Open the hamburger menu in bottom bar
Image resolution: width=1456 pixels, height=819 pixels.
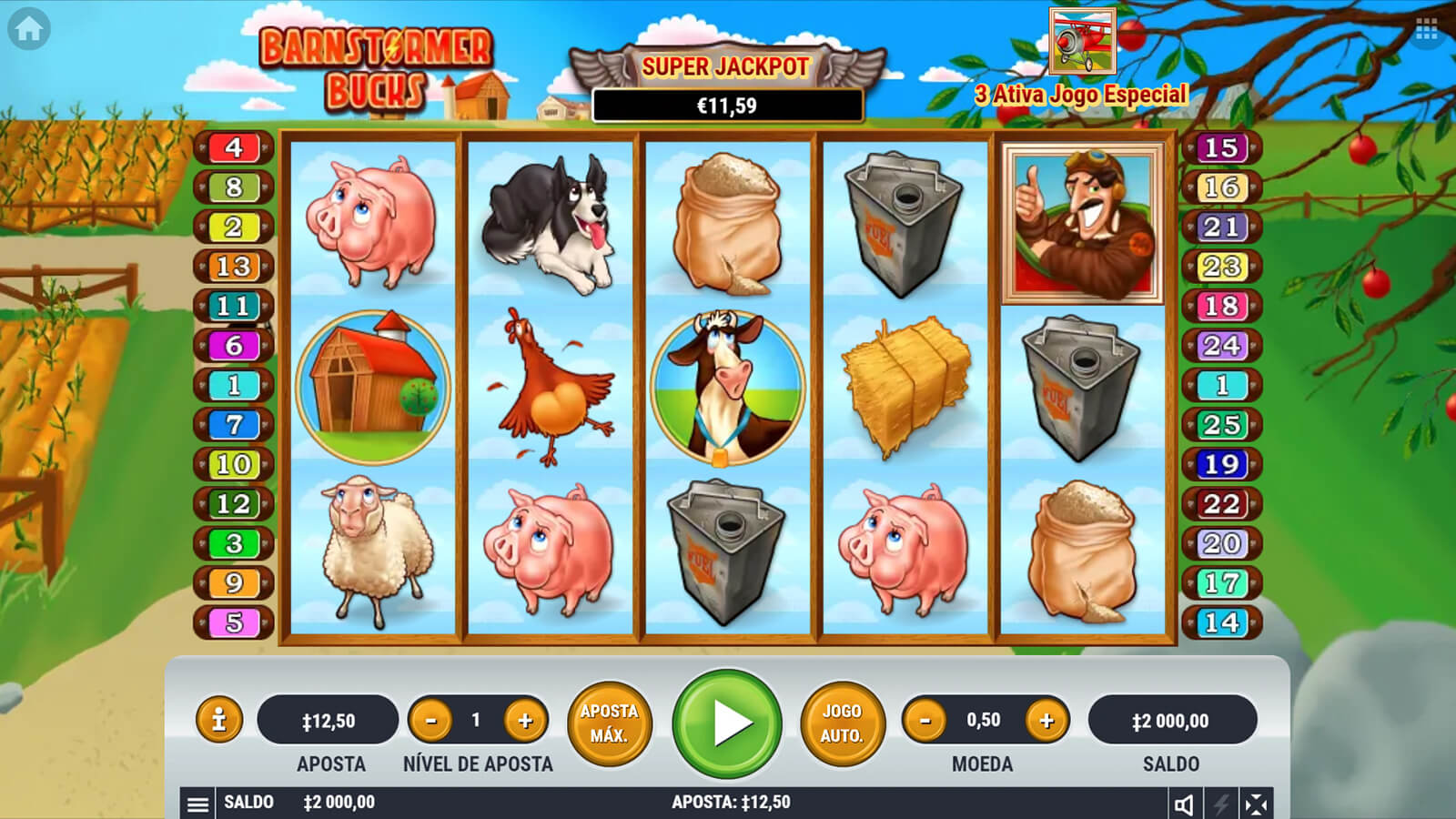pyautogui.click(x=197, y=804)
